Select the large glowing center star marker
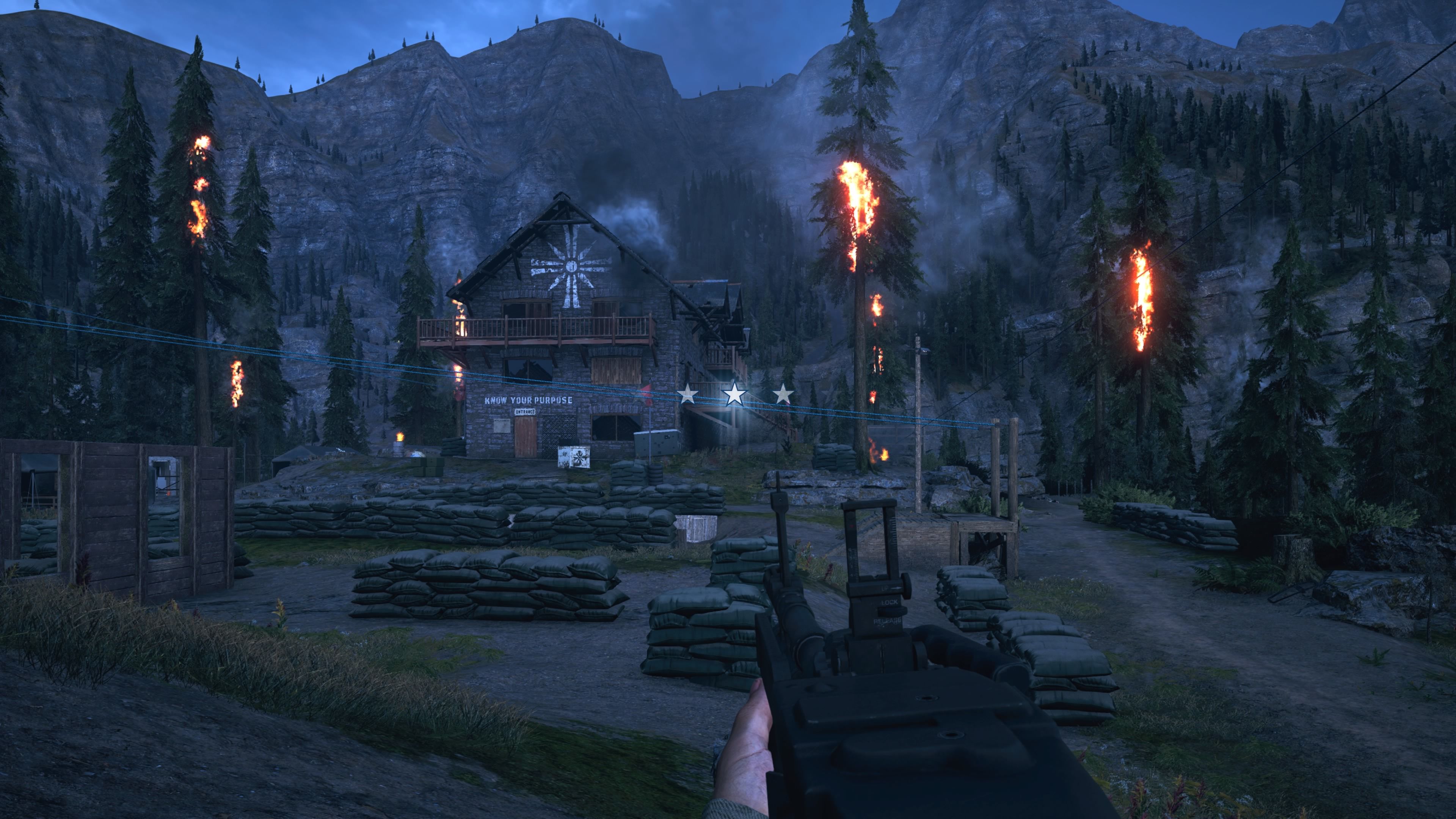This screenshot has width=1456, height=819. (734, 394)
